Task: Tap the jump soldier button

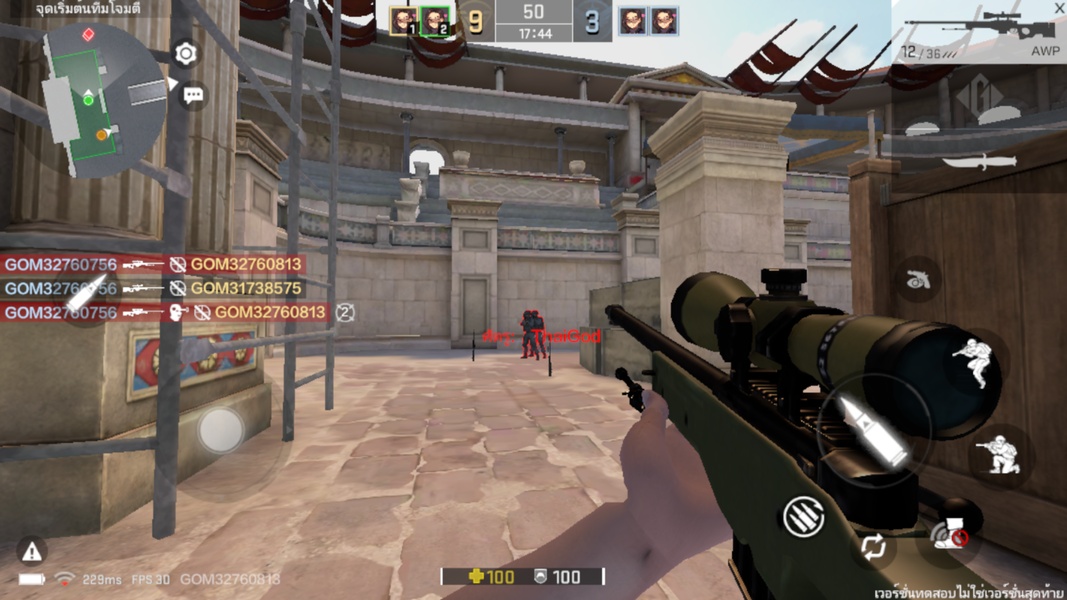Action: pyautogui.click(x=973, y=364)
